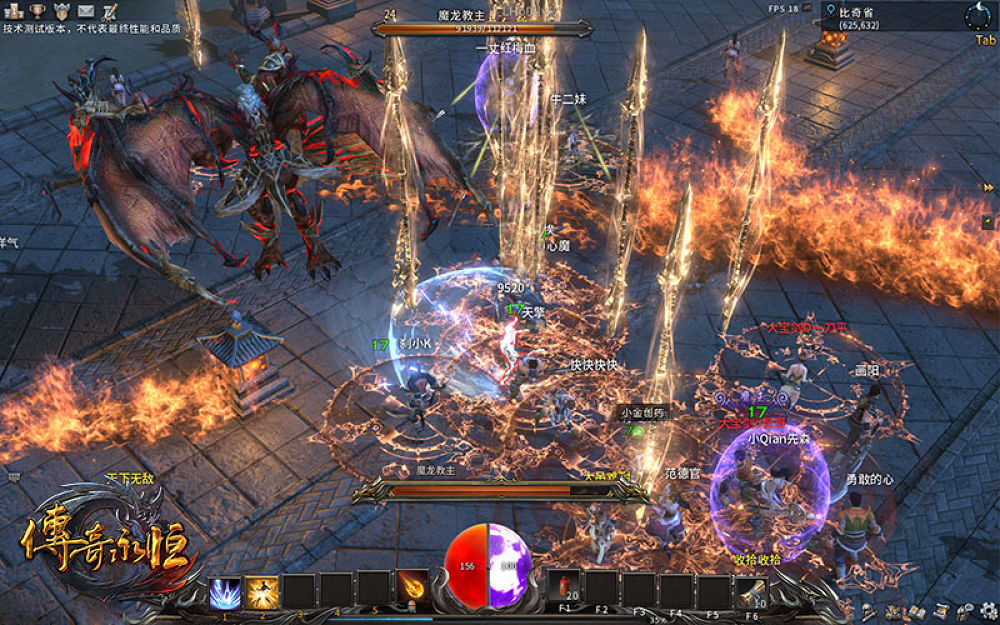The width and height of the screenshot is (1000, 625).
Task: Open the compass minimap toggle
Action: point(978,16)
